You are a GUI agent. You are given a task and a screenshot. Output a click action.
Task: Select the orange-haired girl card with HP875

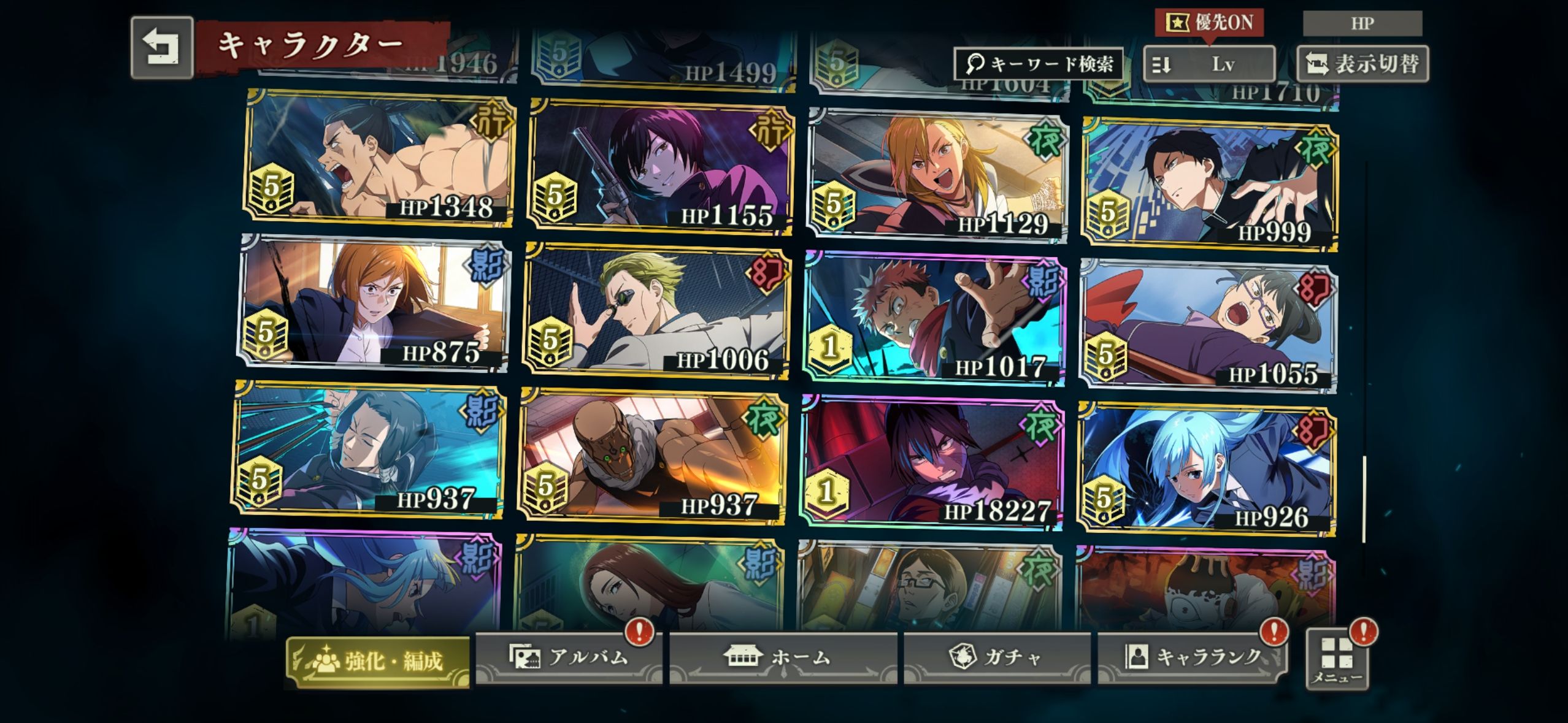[x=374, y=304]
